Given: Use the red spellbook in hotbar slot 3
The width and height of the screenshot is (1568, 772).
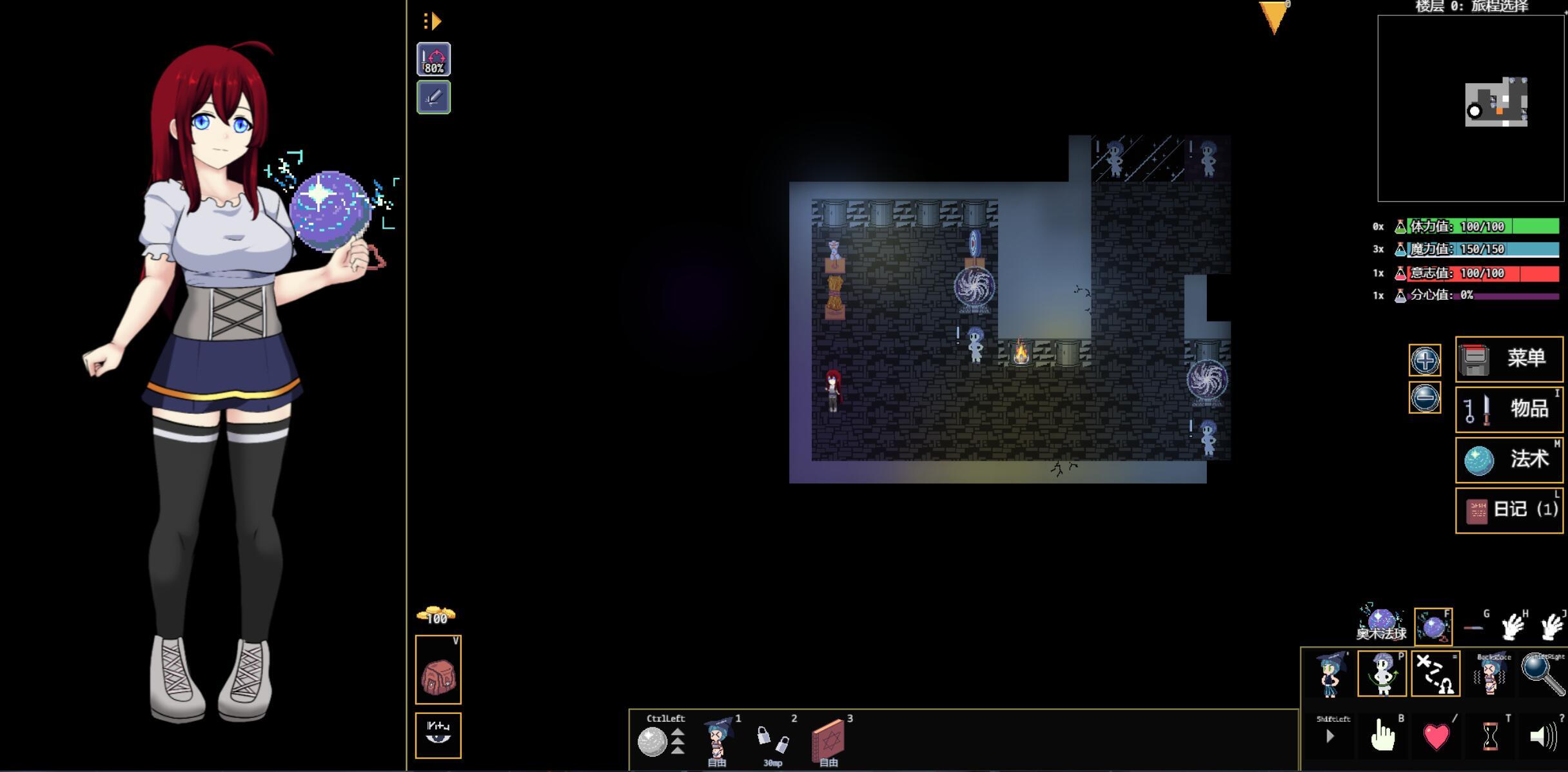Looking at the screenshot, I should (828, 738).
